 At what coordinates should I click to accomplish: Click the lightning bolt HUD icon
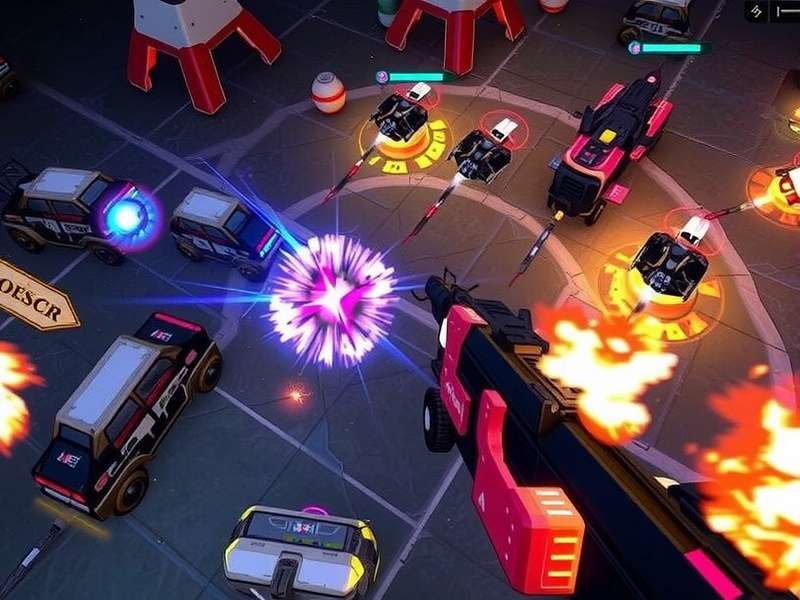tap(757, 11)
